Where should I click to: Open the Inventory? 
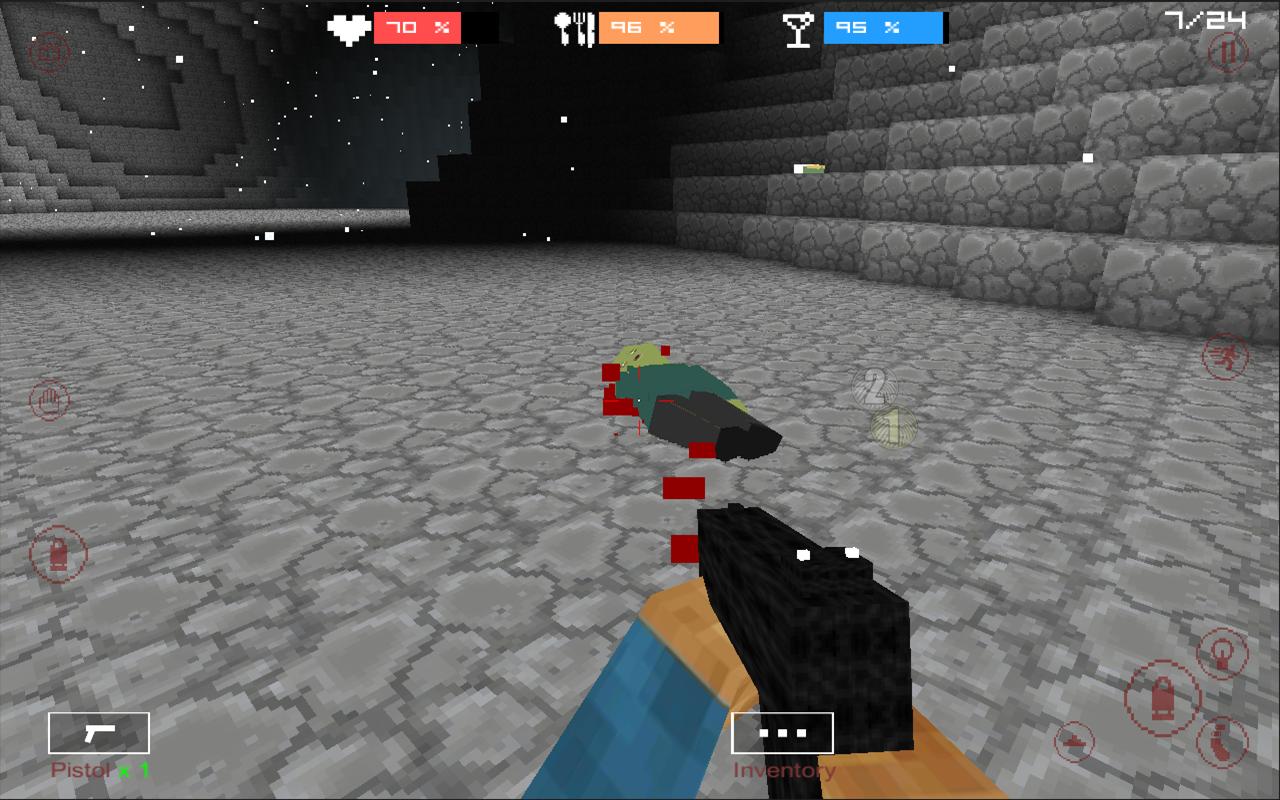click(x=784, y=732)
